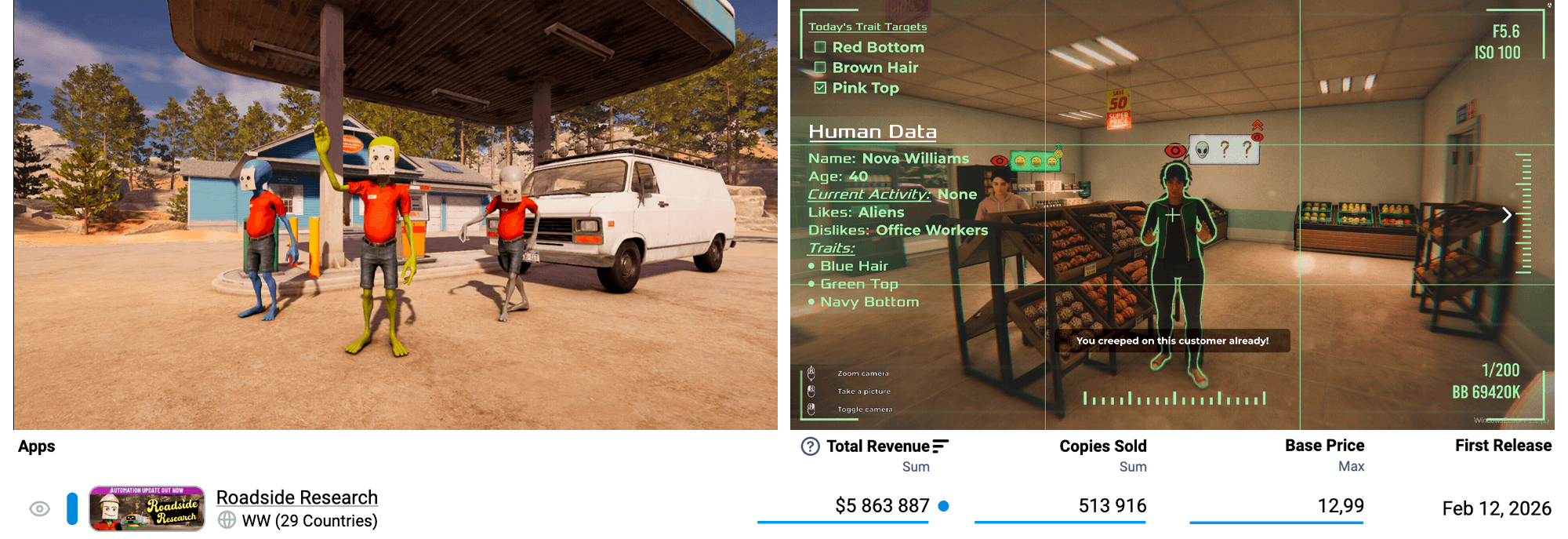Sort by the Copies Sold column
The image size is (1568, 539).
[x=1102, y=446]
